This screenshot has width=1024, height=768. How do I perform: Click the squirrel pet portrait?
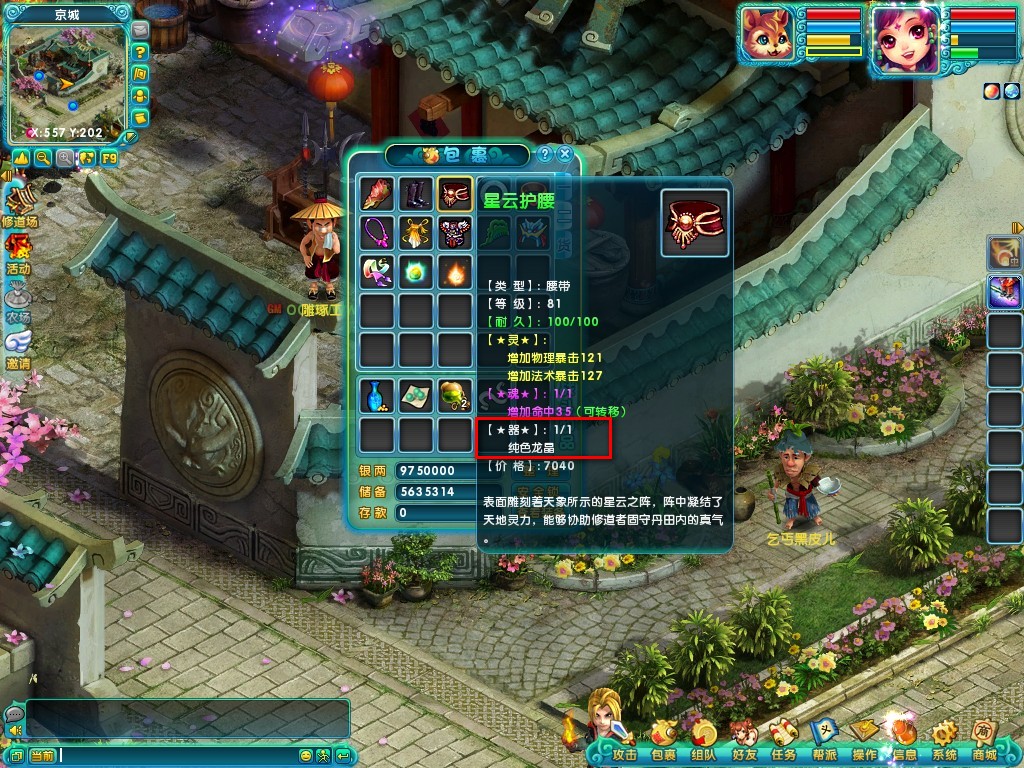(769, 38)
